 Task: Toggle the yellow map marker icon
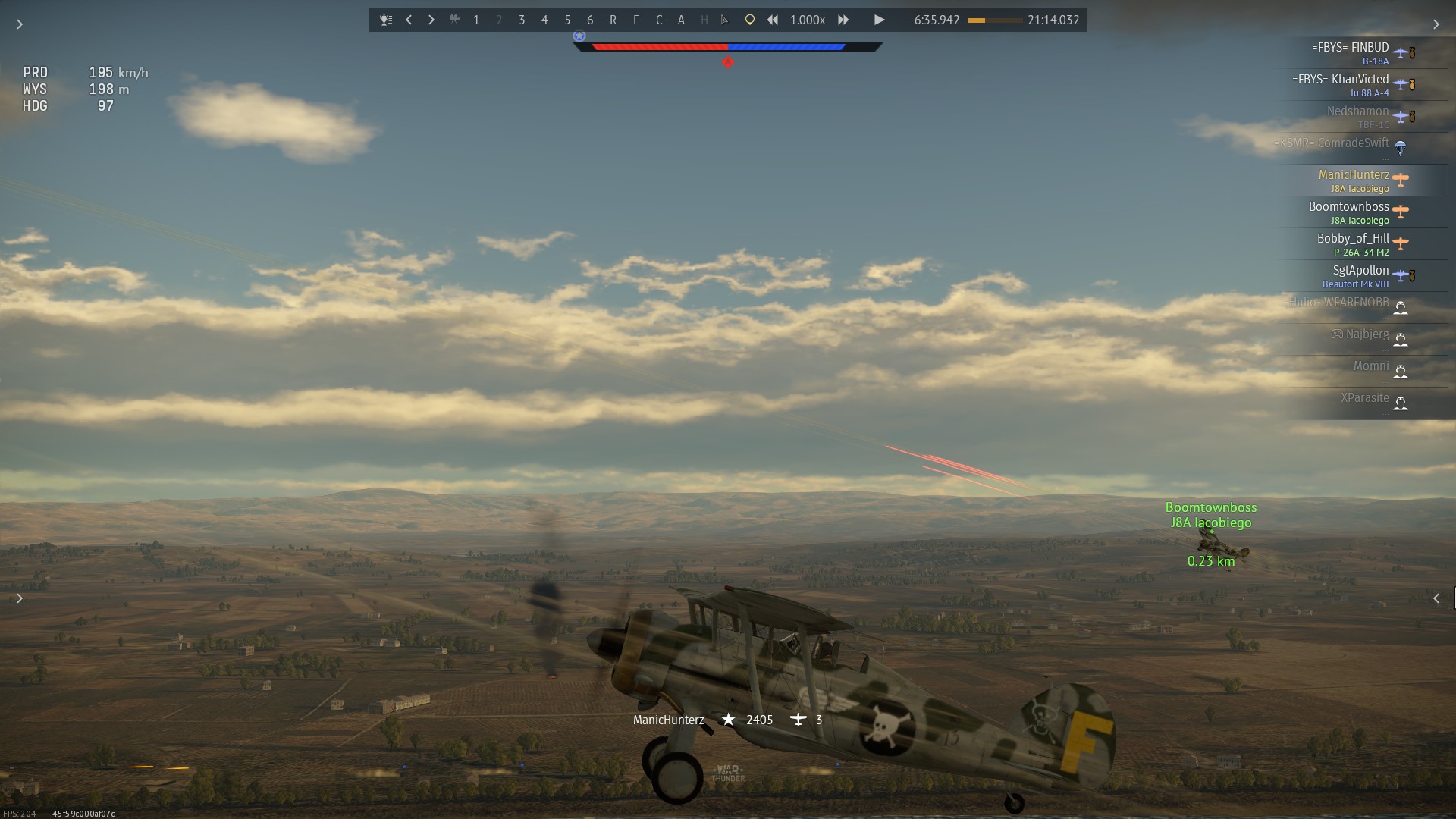coord(749,20)
